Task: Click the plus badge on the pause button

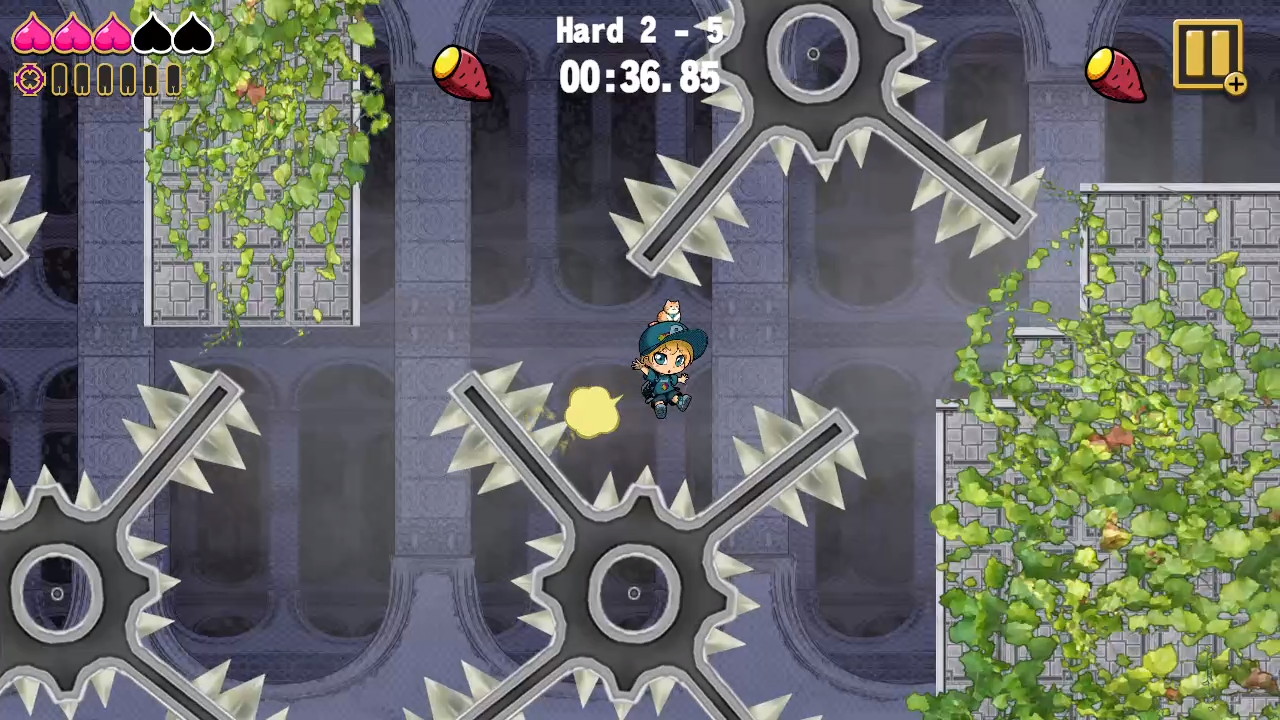Action: [x=1236, y=85]
